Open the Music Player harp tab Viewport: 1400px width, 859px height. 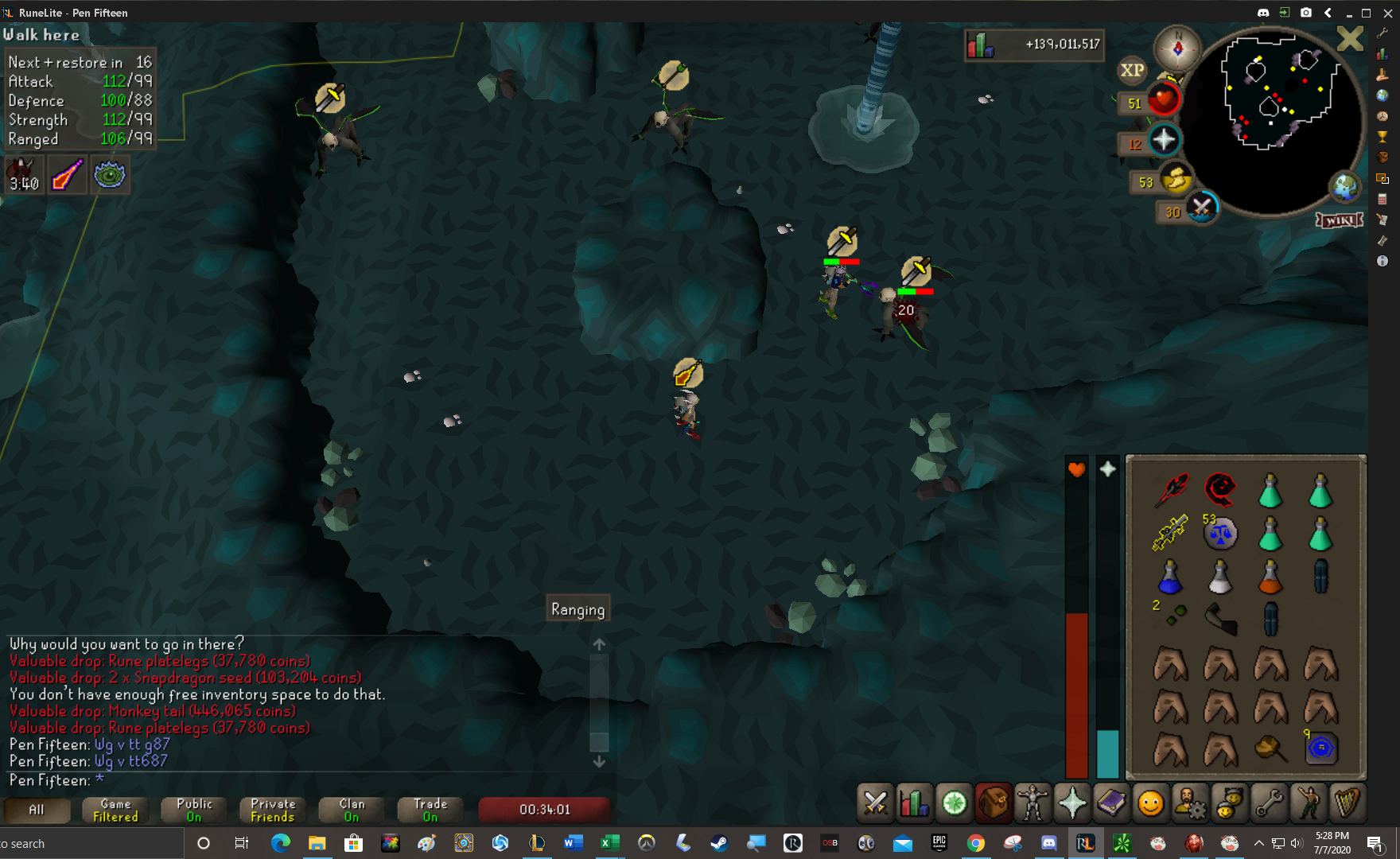(x=1347, y=803)
